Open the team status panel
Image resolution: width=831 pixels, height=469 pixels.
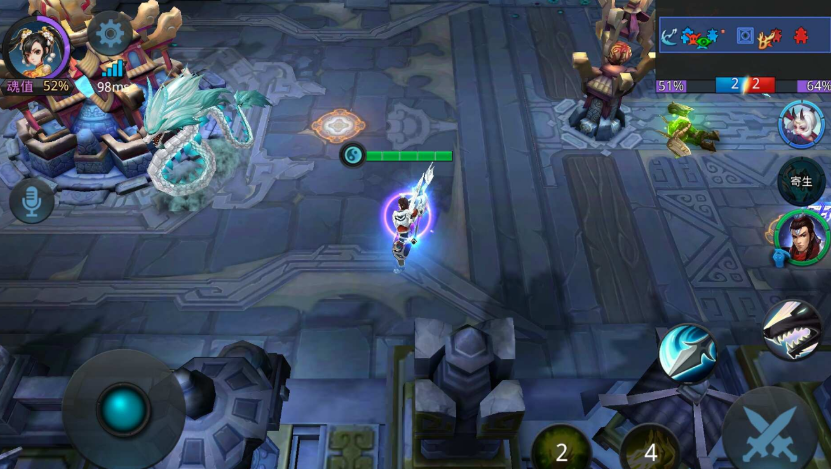(x=743, y=37)
